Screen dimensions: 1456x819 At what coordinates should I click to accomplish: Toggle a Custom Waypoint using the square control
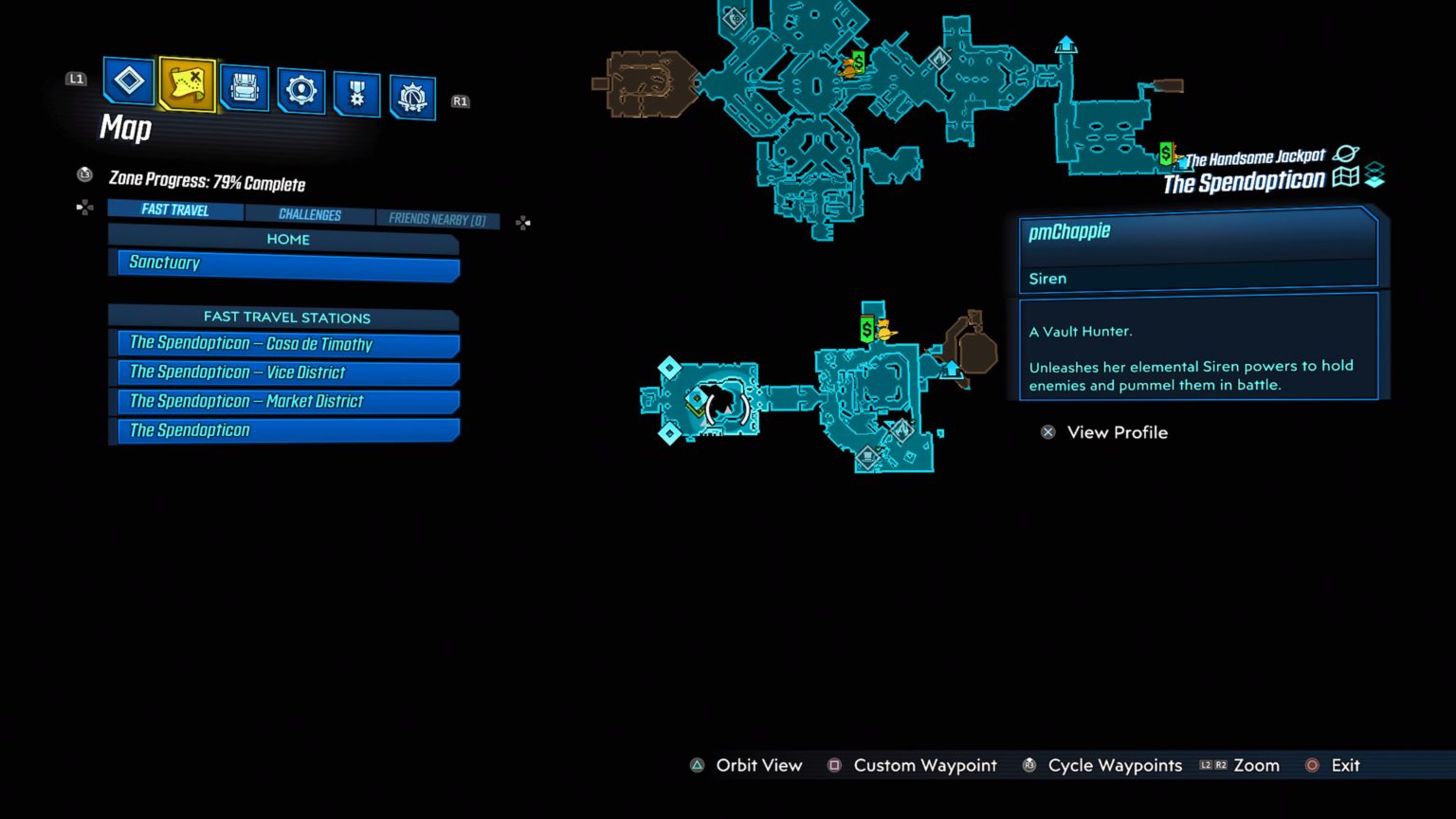[x=834, y=765]
